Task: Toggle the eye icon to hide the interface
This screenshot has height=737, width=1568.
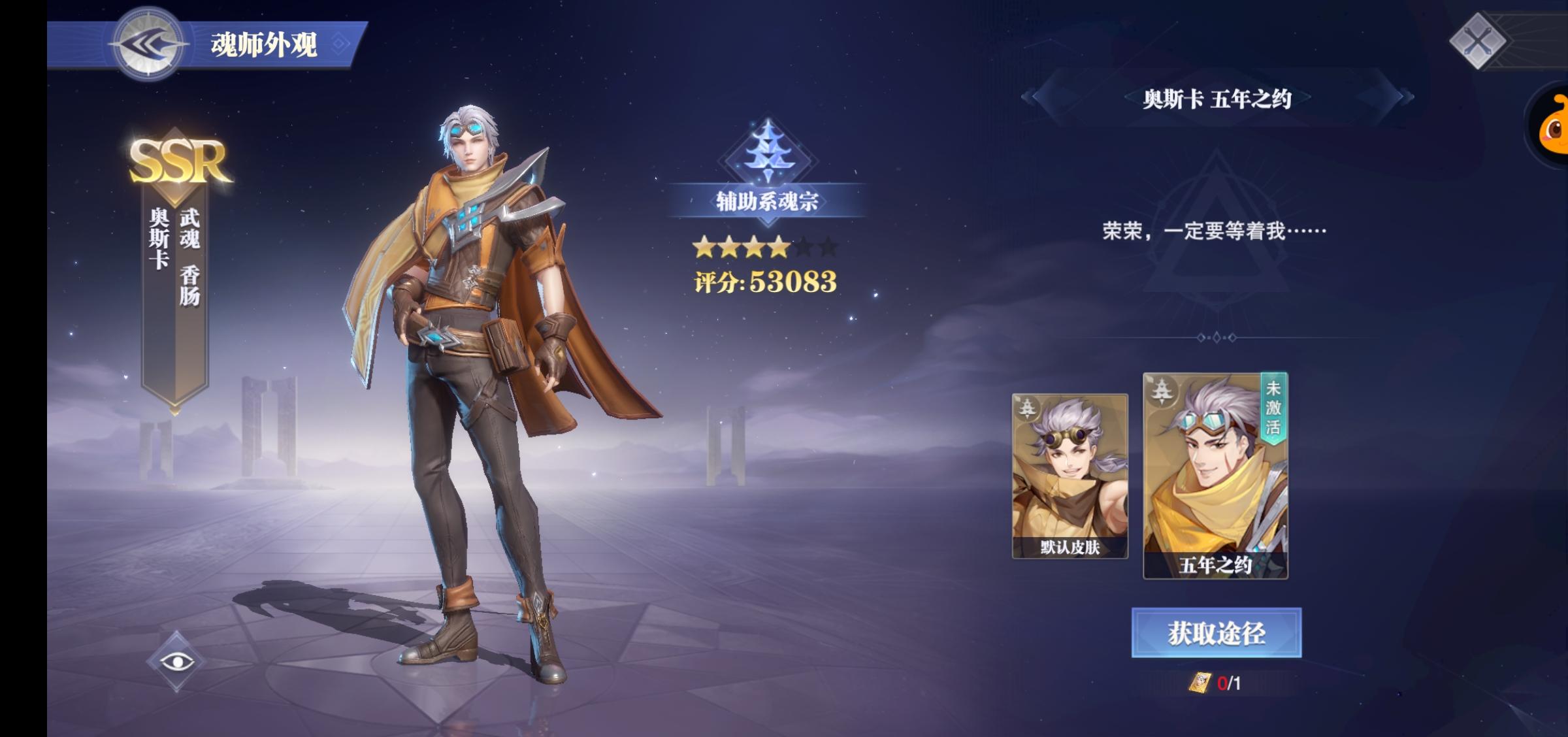Action: click(176, 661)
